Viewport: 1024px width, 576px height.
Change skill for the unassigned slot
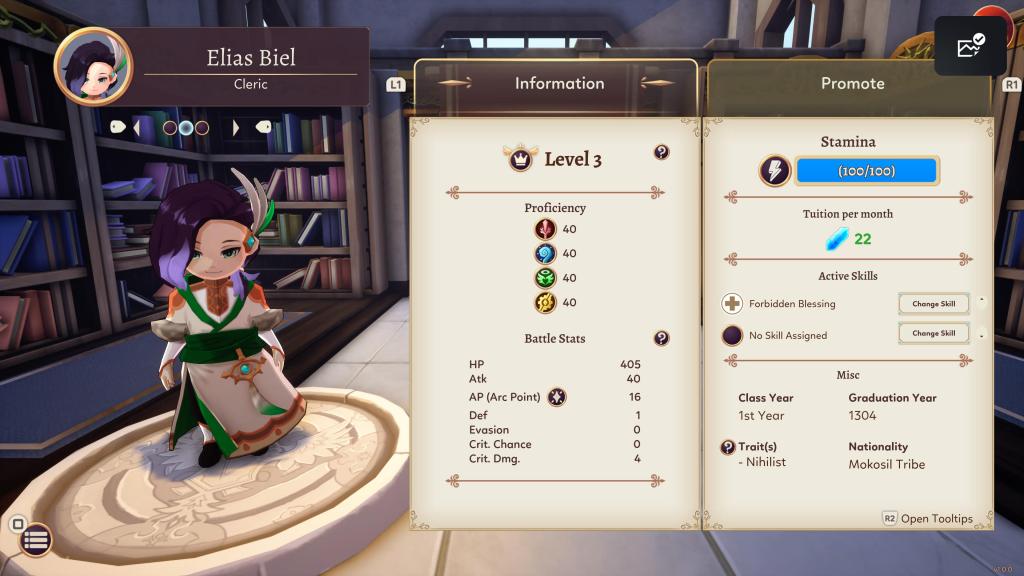933,334
